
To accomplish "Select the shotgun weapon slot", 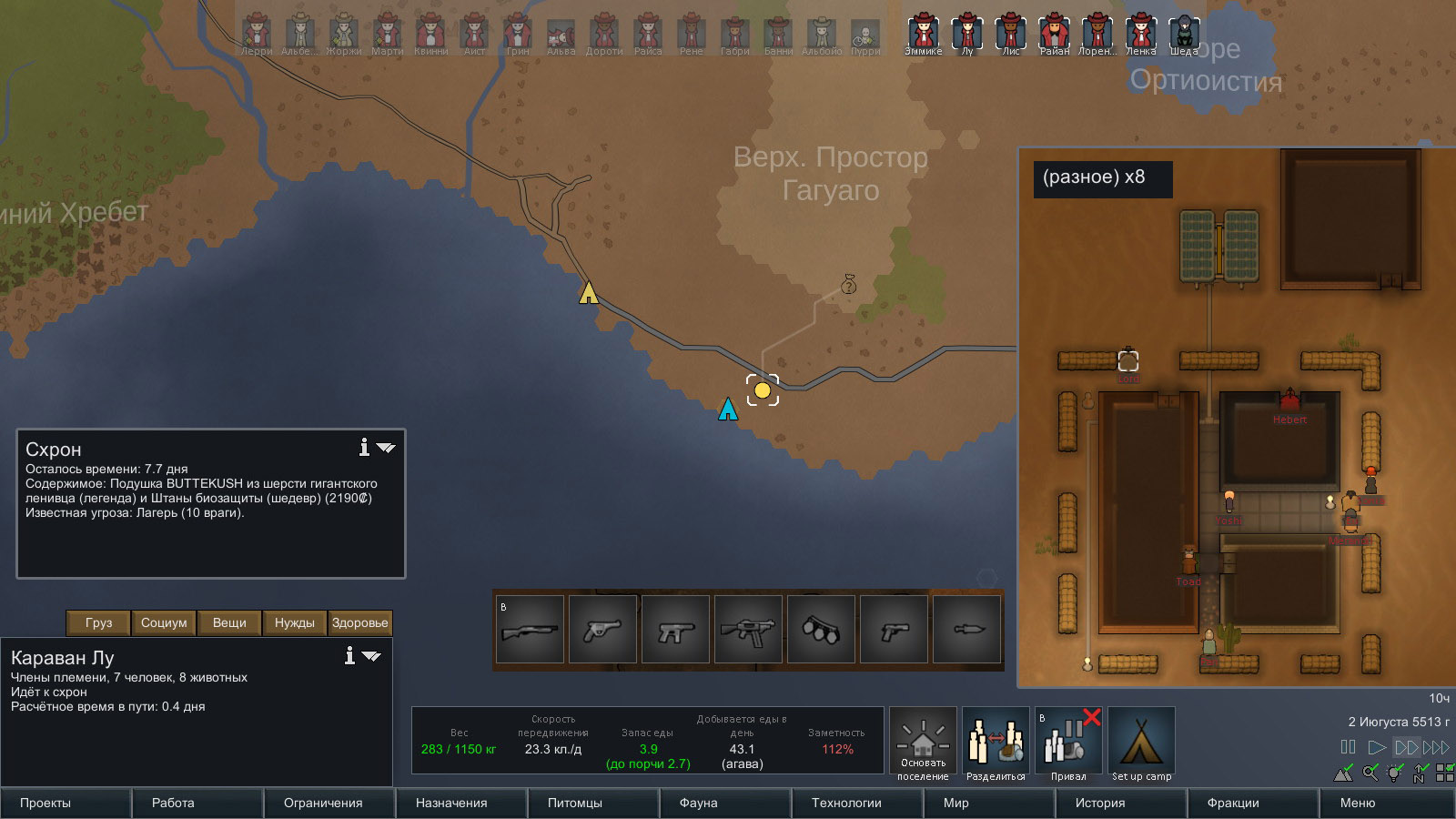I will (x=530, y=629).
